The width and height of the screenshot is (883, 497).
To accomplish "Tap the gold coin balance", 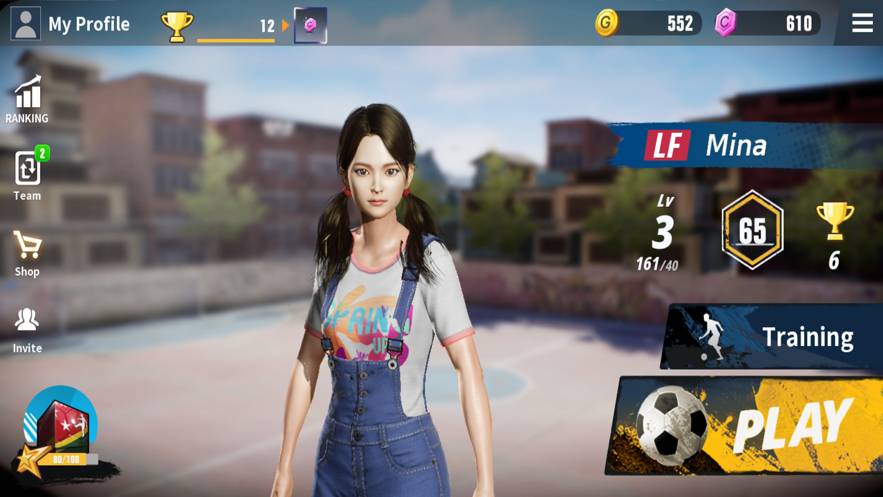I will 648,23.
